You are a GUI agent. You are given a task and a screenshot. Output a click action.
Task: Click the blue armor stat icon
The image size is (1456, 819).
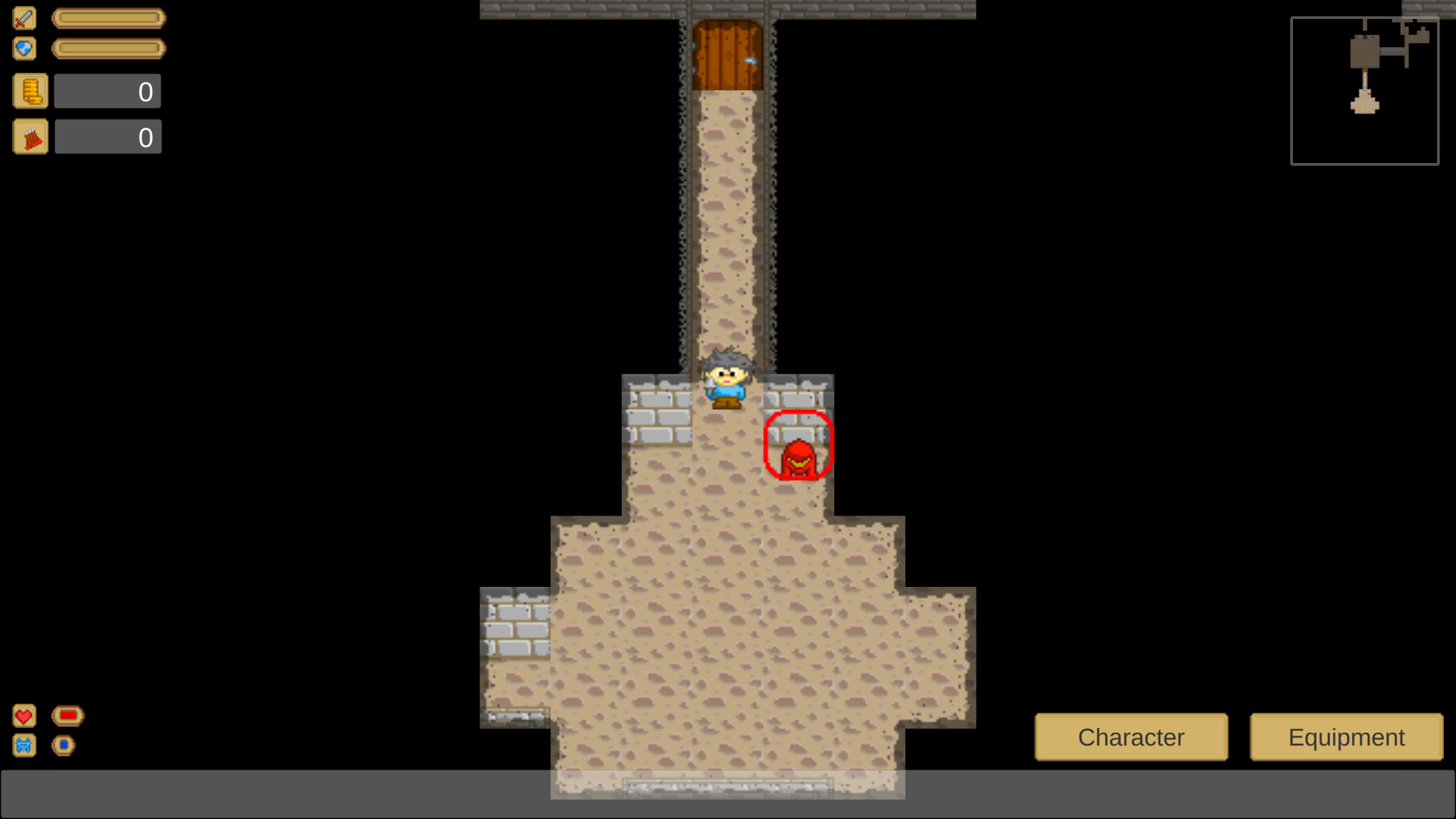tap(24, 745)
